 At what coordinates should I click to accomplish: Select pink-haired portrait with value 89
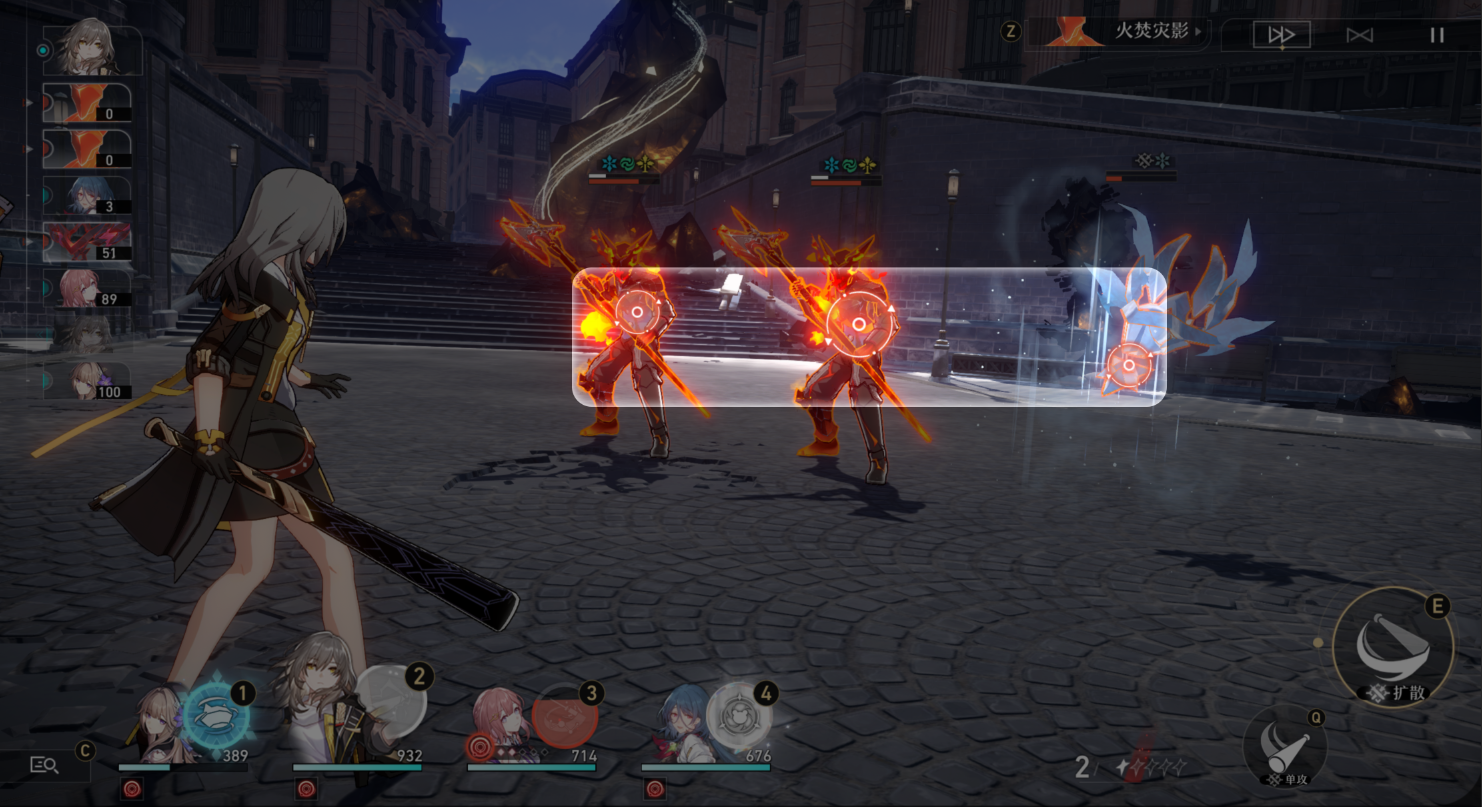[x=87, y=289]
